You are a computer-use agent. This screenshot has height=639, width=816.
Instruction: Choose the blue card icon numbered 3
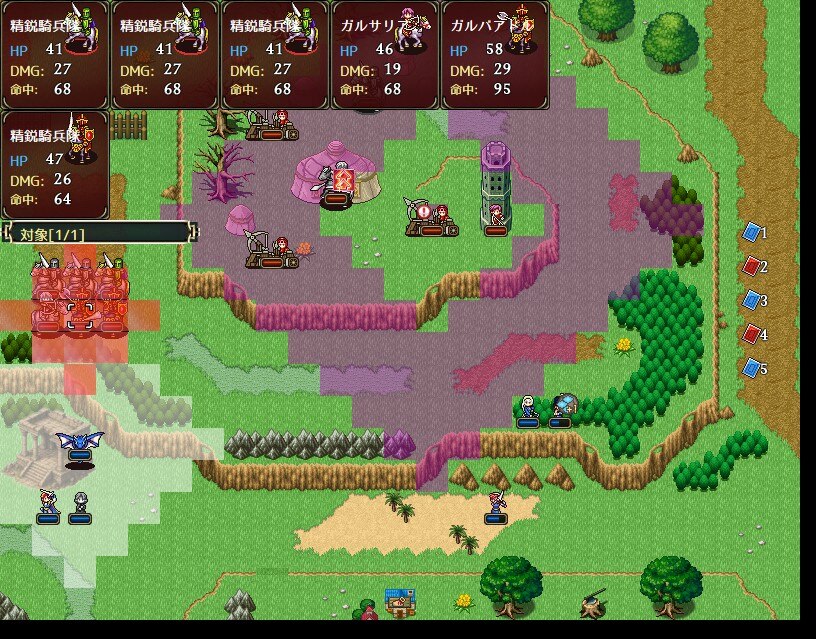[x=752, y=301]
